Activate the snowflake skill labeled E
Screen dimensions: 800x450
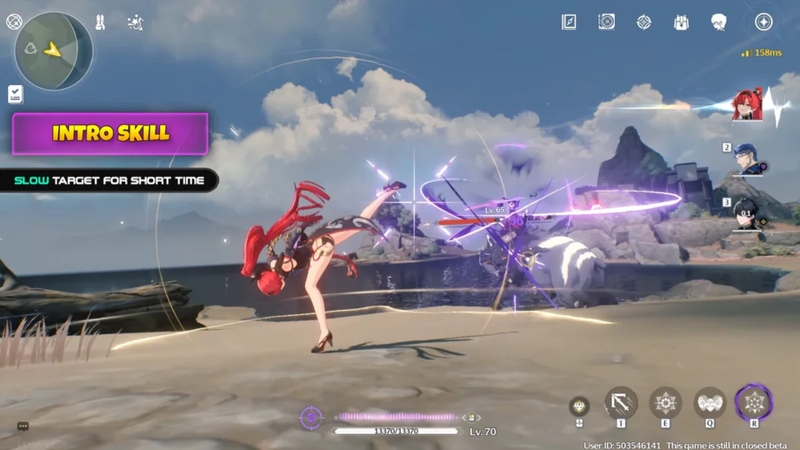[665, 402]
